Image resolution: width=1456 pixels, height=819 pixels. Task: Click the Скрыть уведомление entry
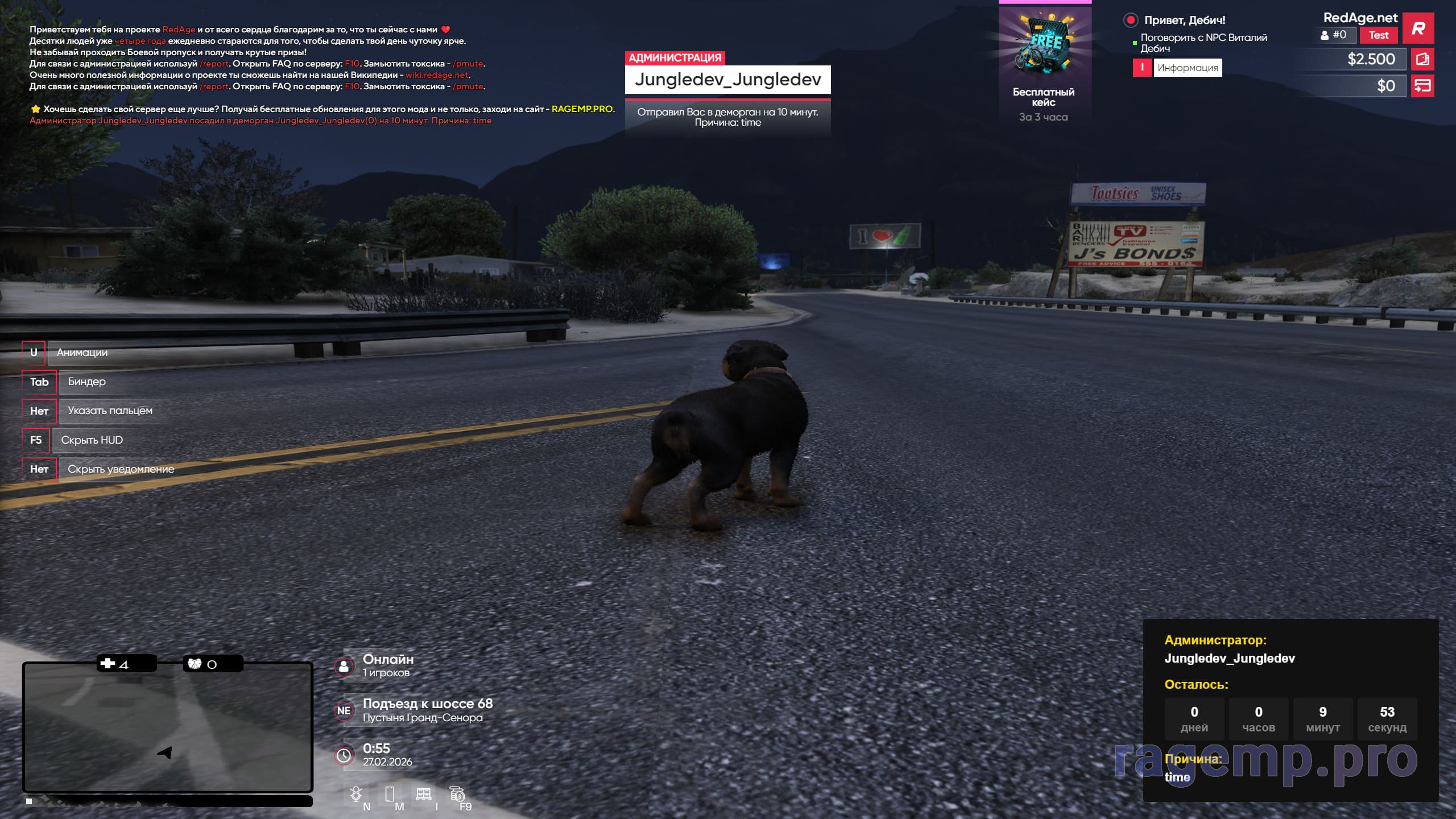121,469
